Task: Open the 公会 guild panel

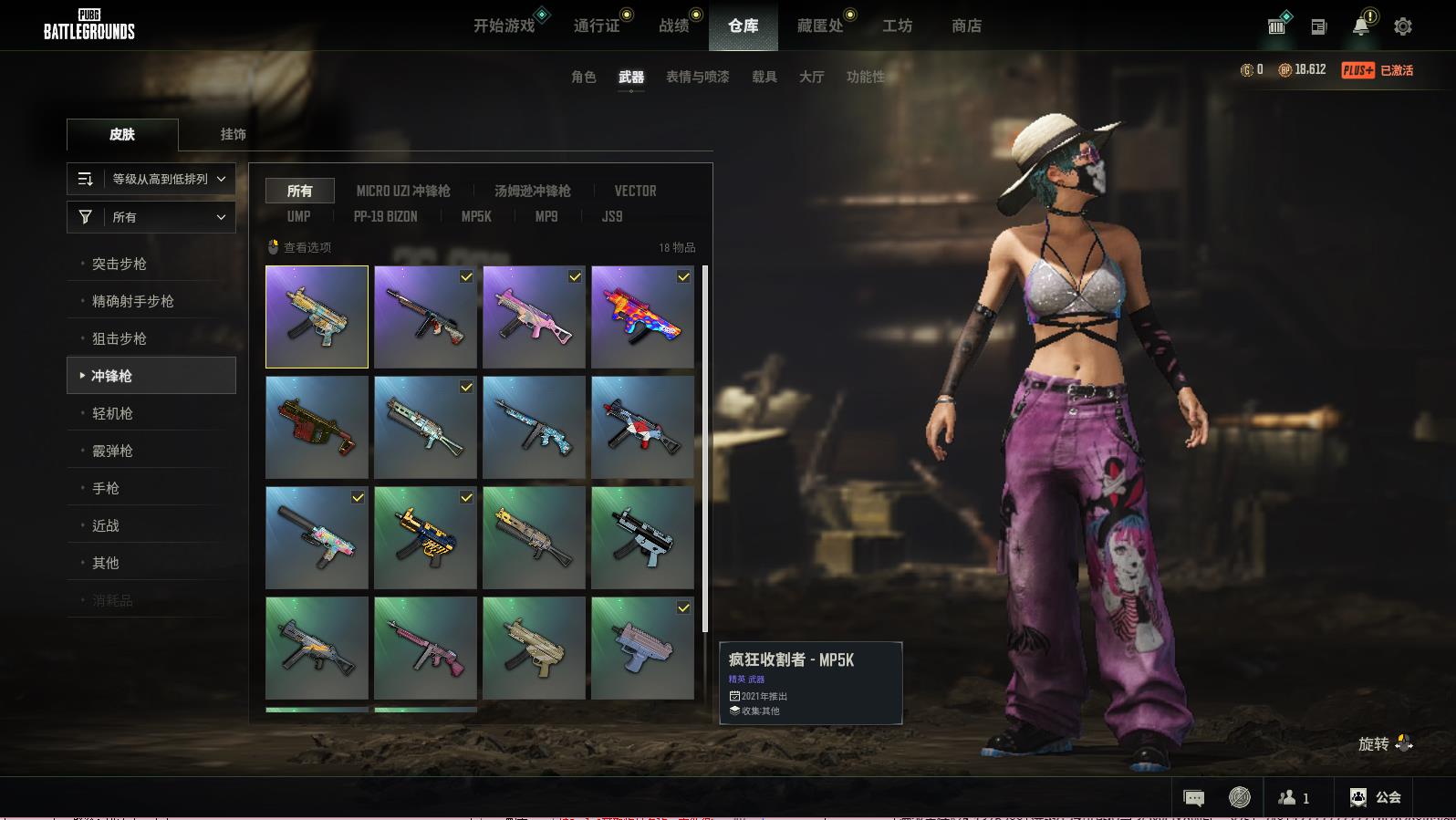Action: pos(1375,797)
